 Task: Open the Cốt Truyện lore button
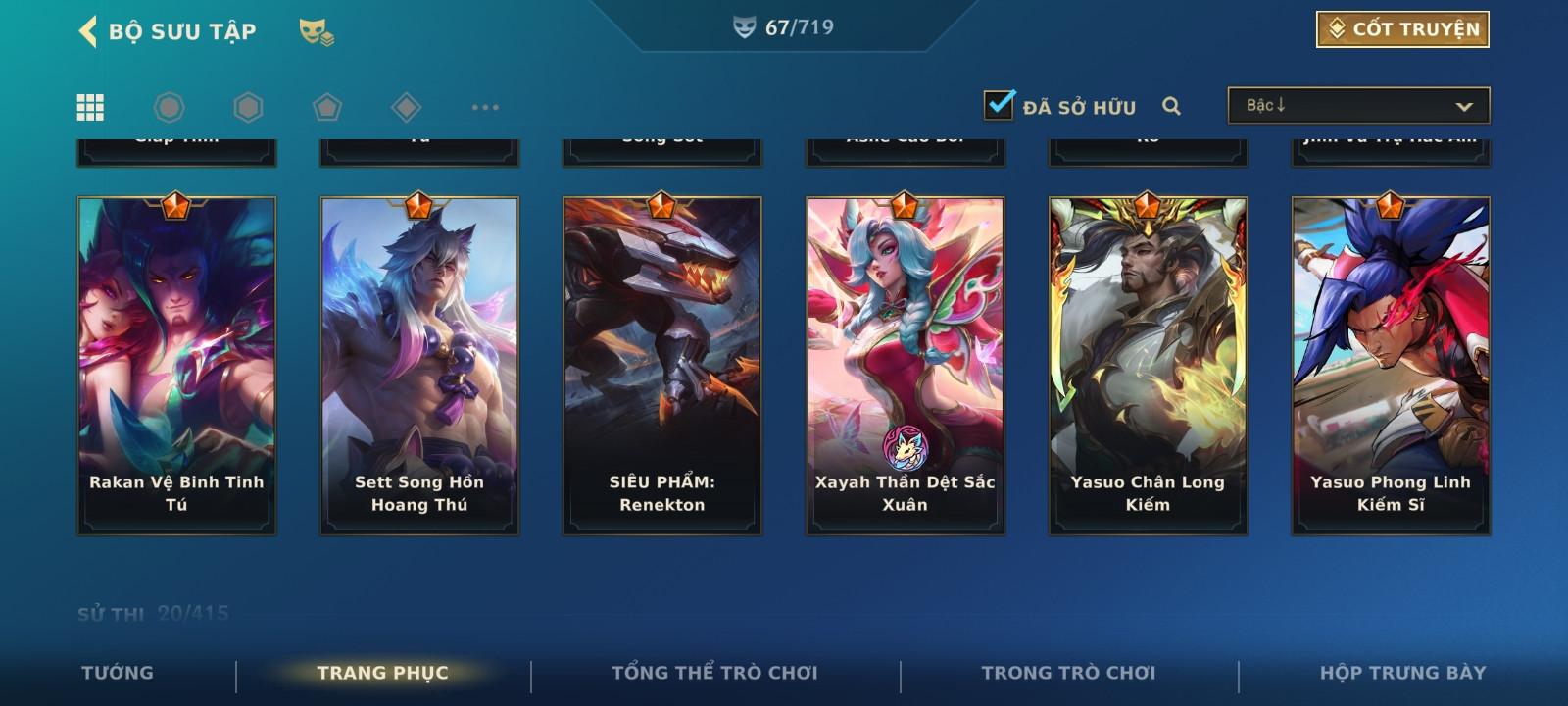point(1402,29)
